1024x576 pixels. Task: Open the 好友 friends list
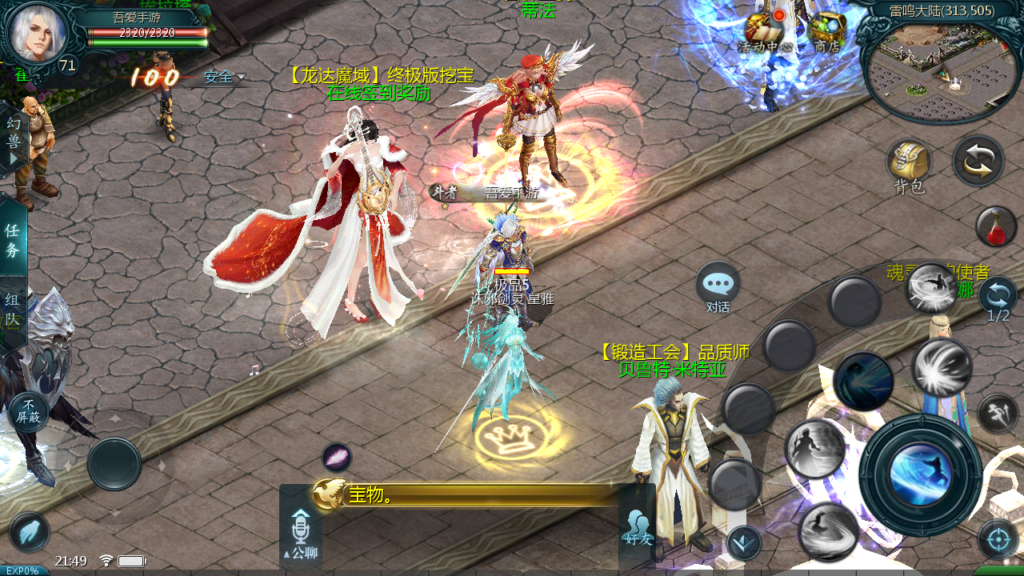637,527
